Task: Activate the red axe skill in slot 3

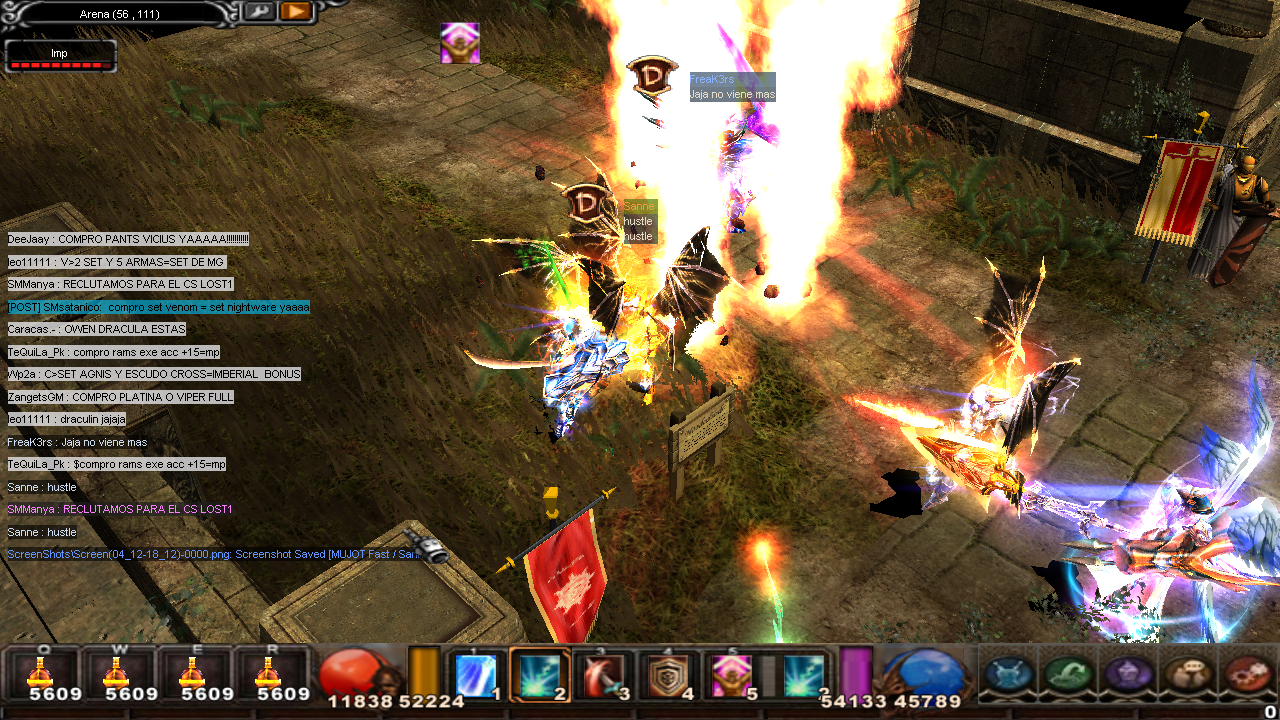Action: tap(604, 675)
